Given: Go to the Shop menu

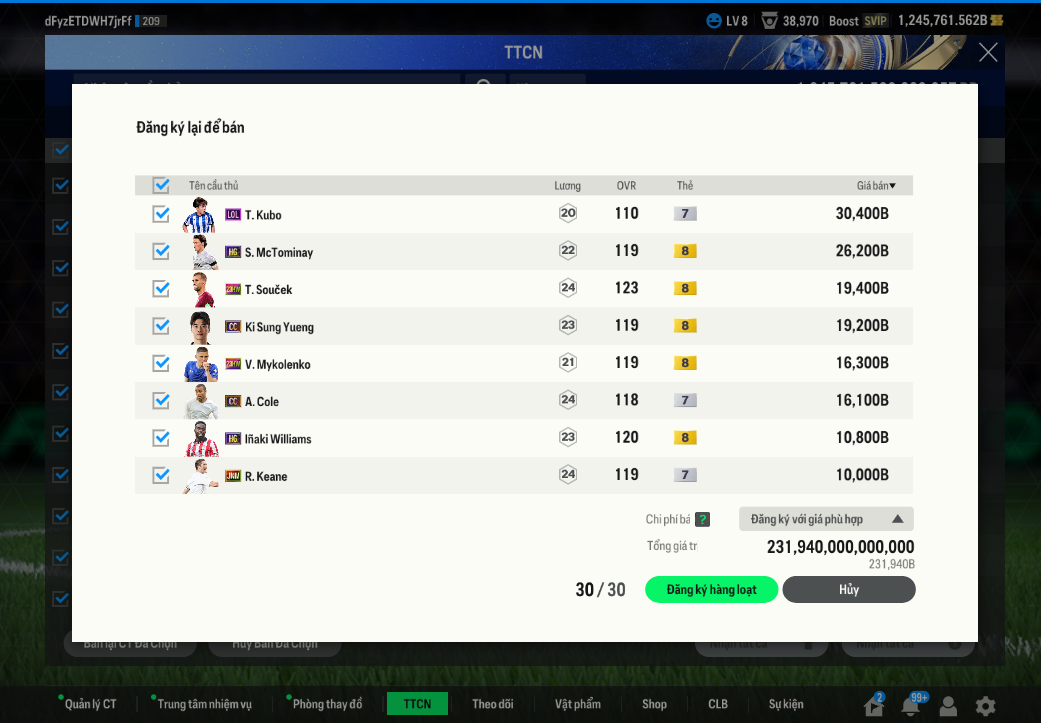Looking at the screenshot, I should [x=654, y=704].
